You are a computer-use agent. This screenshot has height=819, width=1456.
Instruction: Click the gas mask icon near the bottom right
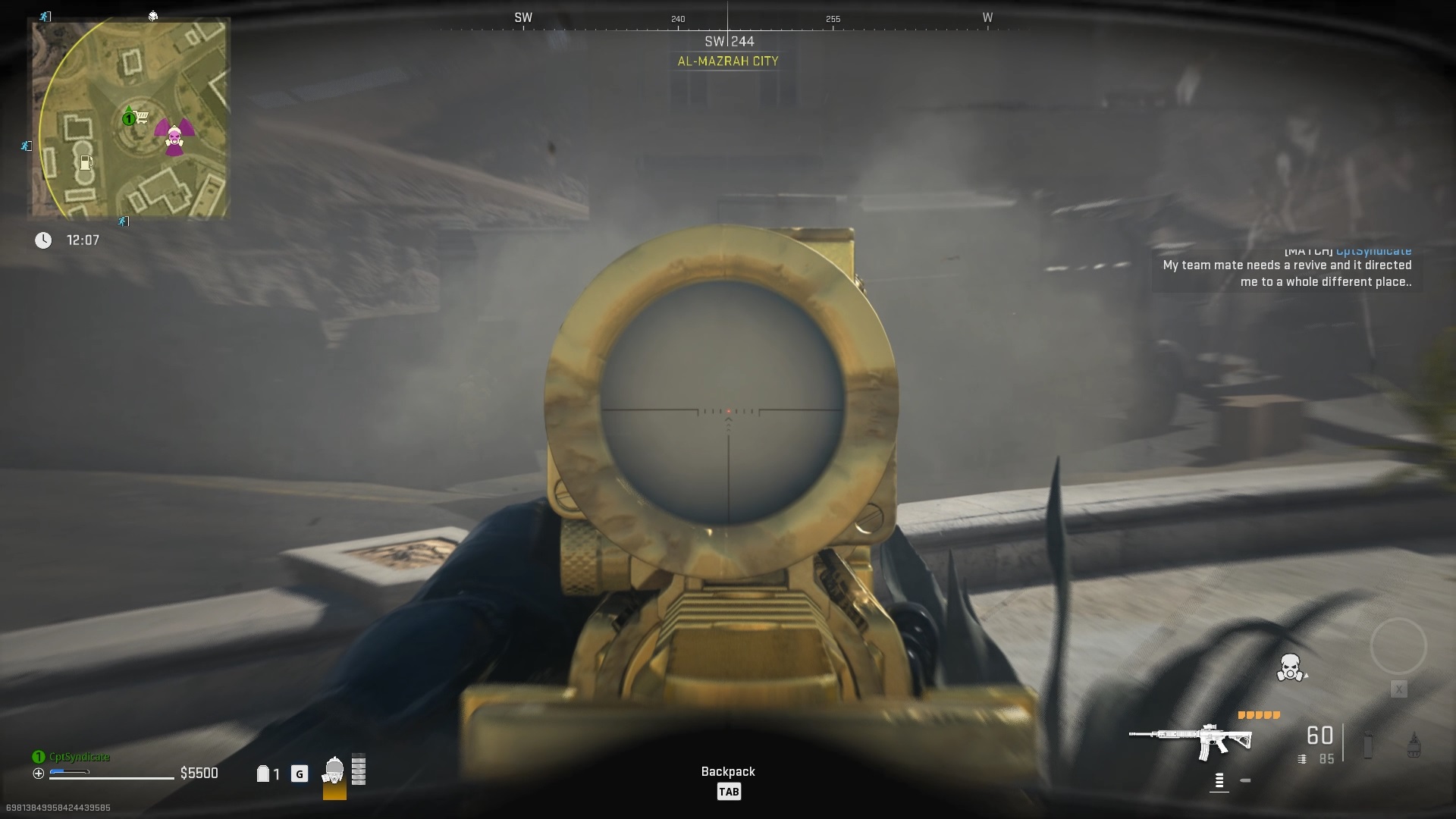(x=1289, y=668)
